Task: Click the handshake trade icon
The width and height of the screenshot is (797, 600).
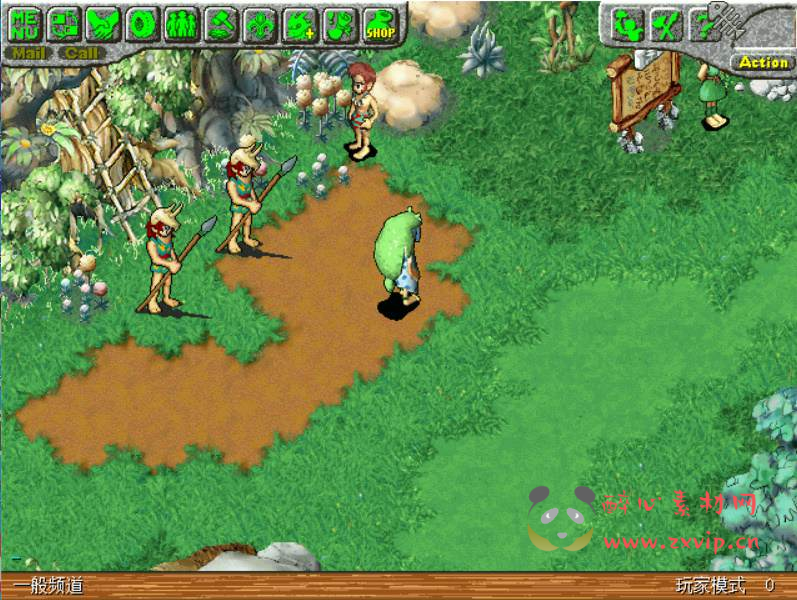Action: tap(101, 24)
